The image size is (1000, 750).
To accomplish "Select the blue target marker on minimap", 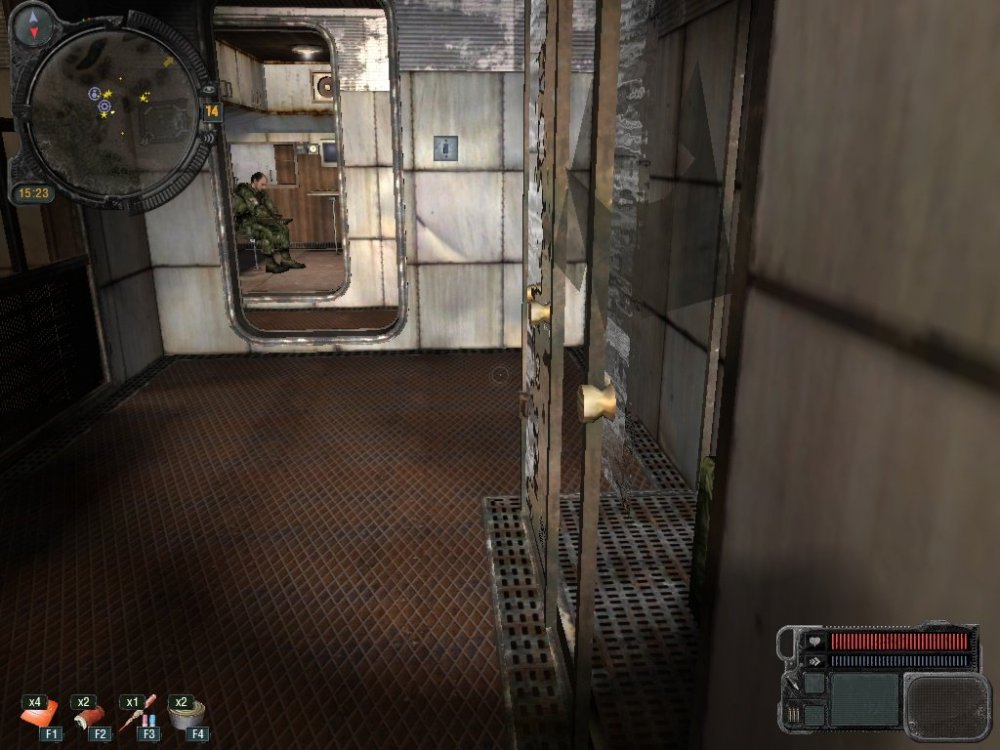I will 104,105.
